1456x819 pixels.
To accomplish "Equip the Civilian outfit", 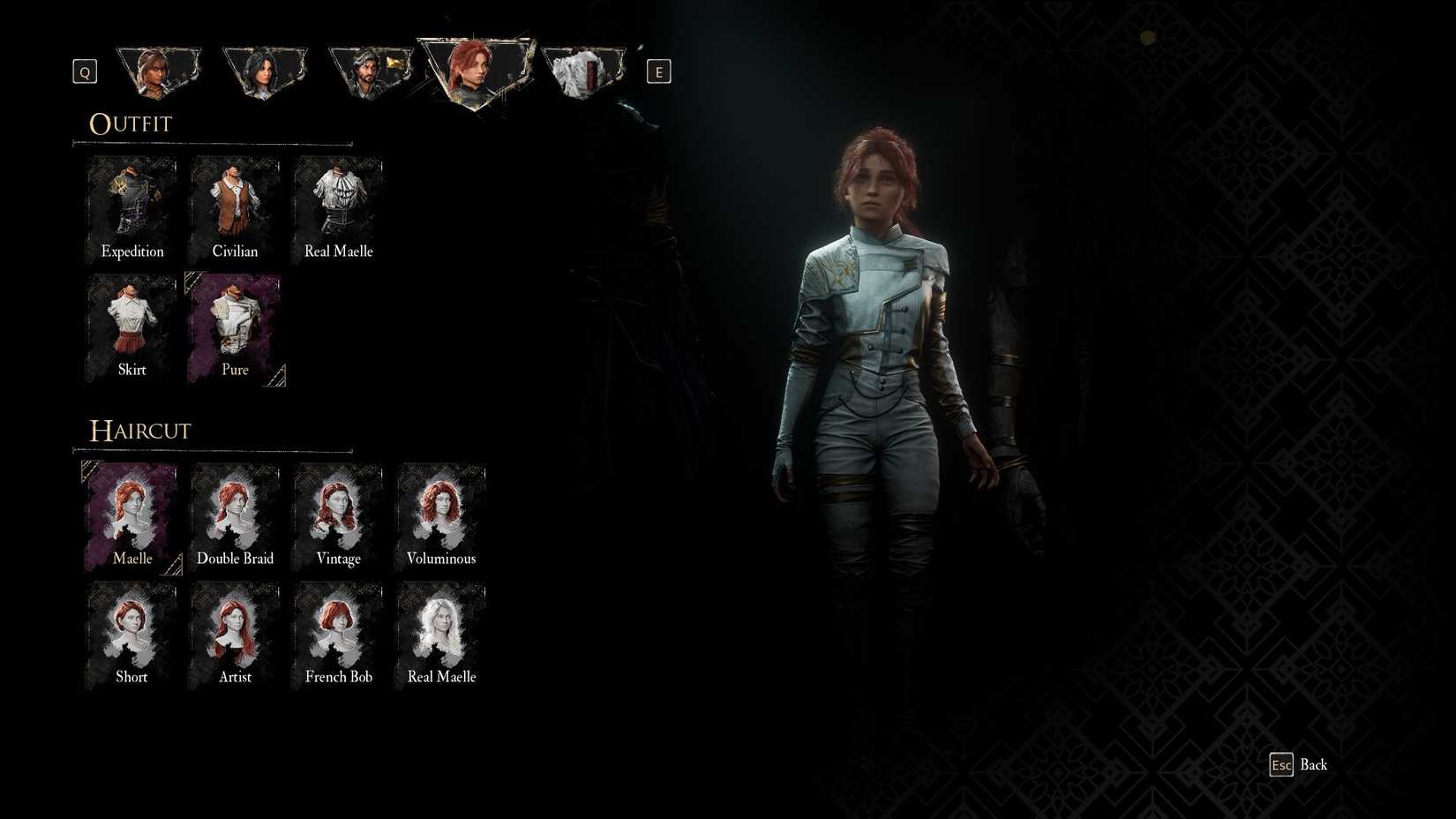I will pos(235,205).
